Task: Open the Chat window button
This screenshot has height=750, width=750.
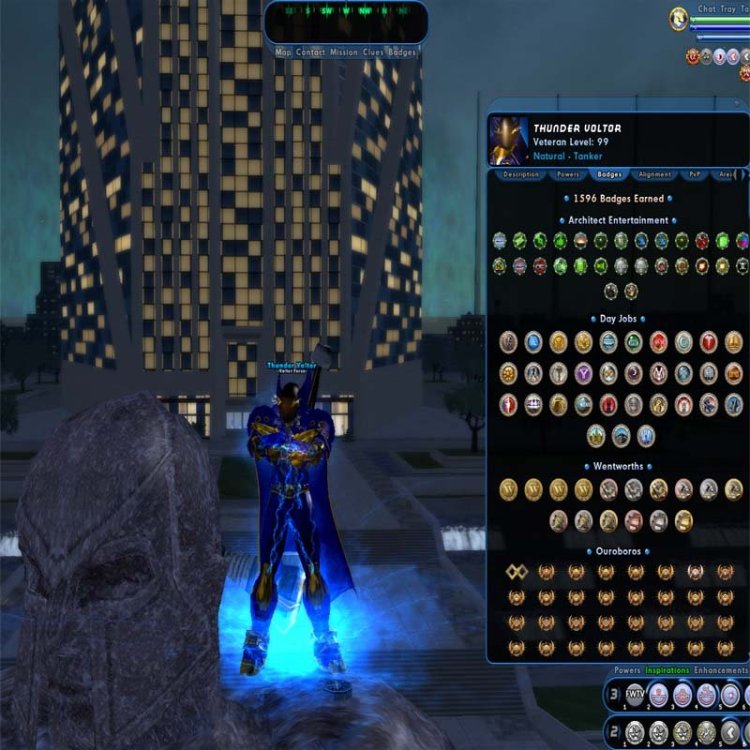Action: click(707, 8)
